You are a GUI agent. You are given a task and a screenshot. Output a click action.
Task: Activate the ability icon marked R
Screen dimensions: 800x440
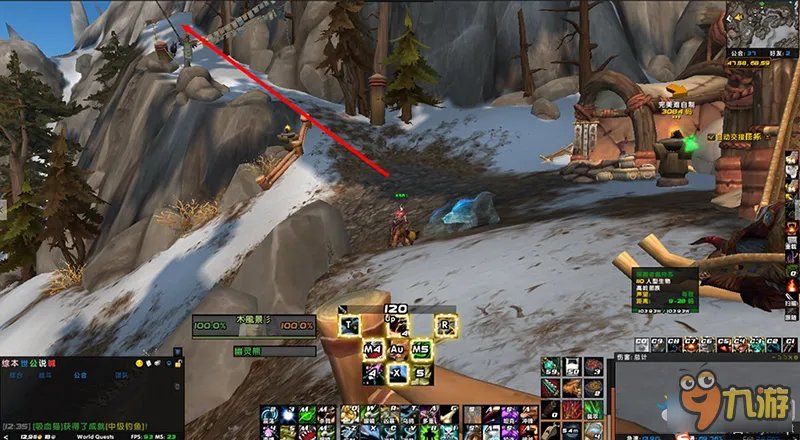(444, 324)
